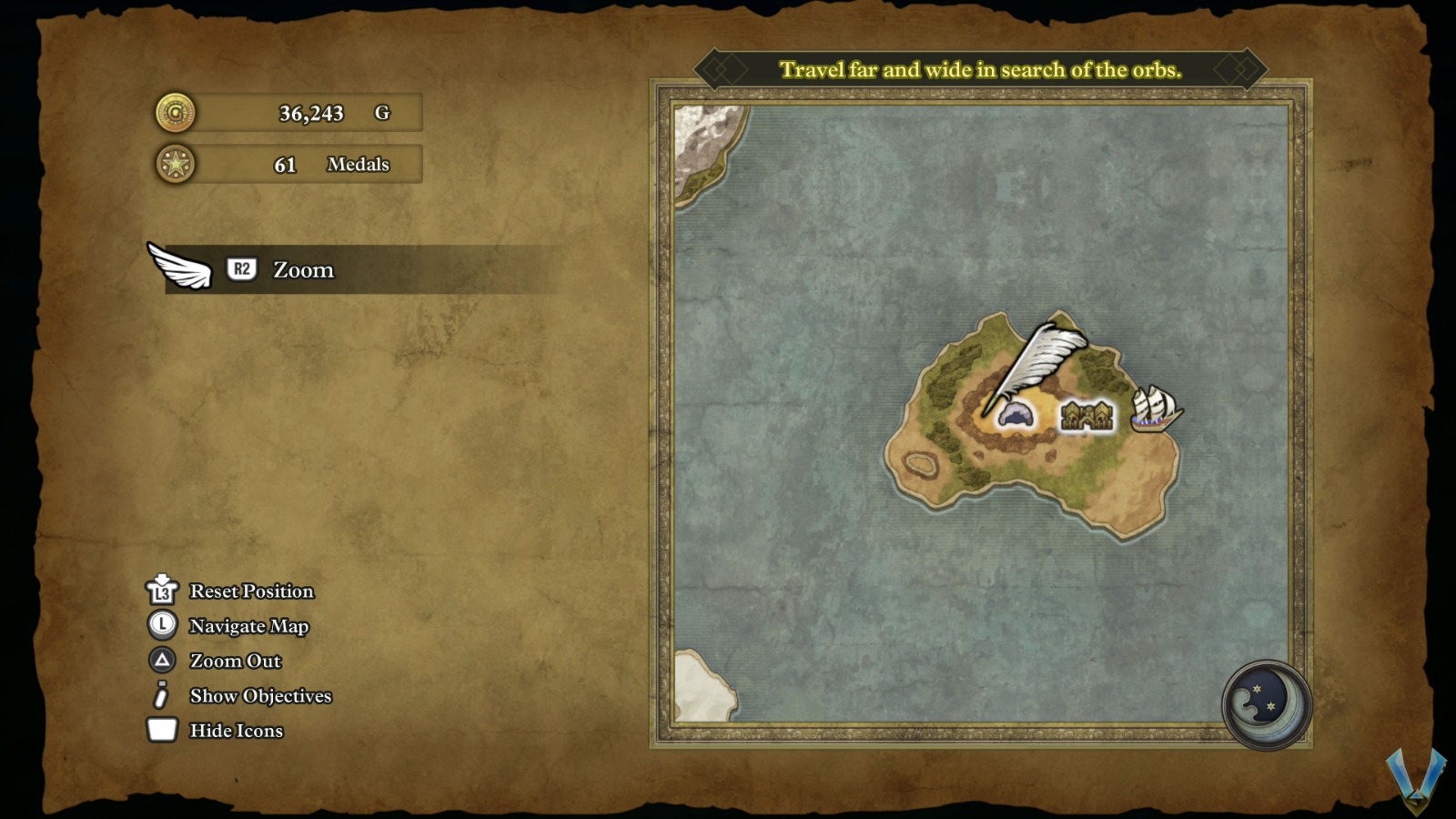Choose the town marker on the island
The image size is (1456, 819).
pyautogui.click(x=1087, y=417)
